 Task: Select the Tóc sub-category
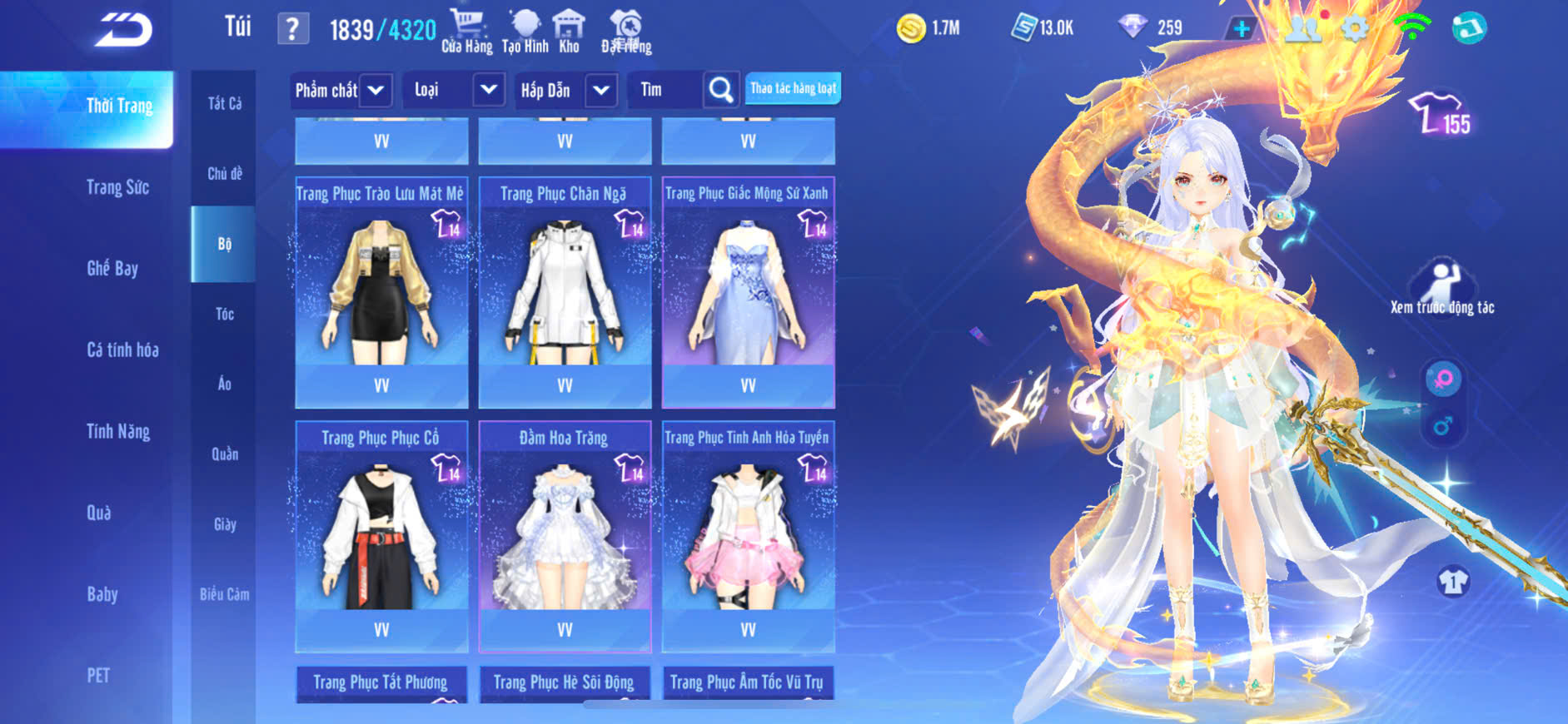(x=224, y=314)
